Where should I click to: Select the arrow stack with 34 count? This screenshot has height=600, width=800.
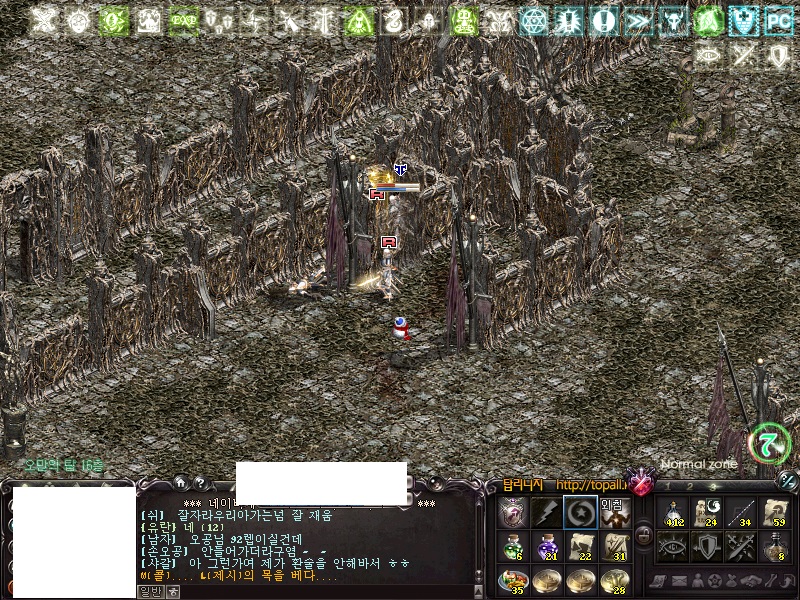(741, 512)
